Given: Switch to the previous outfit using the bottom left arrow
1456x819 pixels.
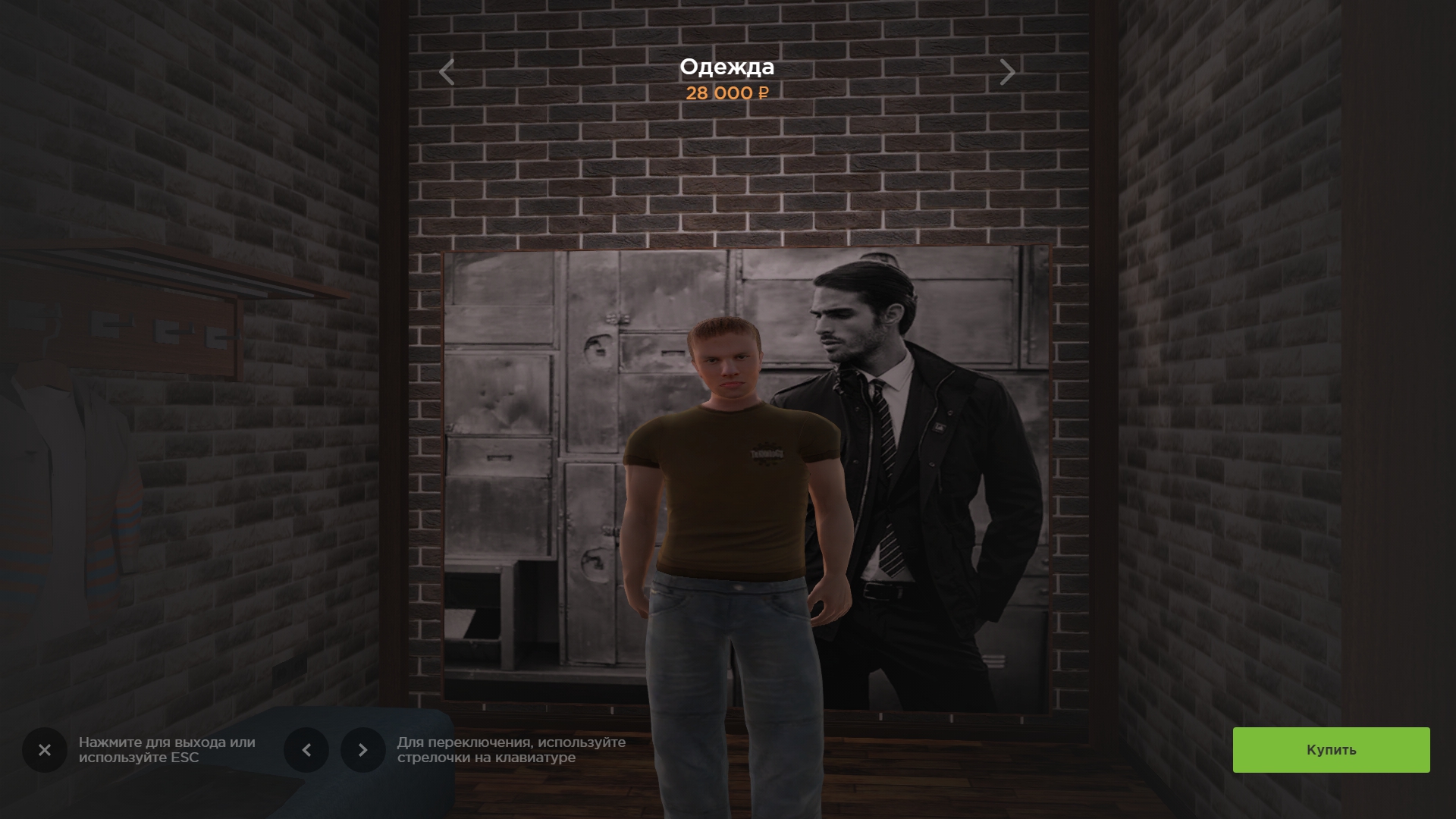Looking at the screenshot, I should click(306, 750).
